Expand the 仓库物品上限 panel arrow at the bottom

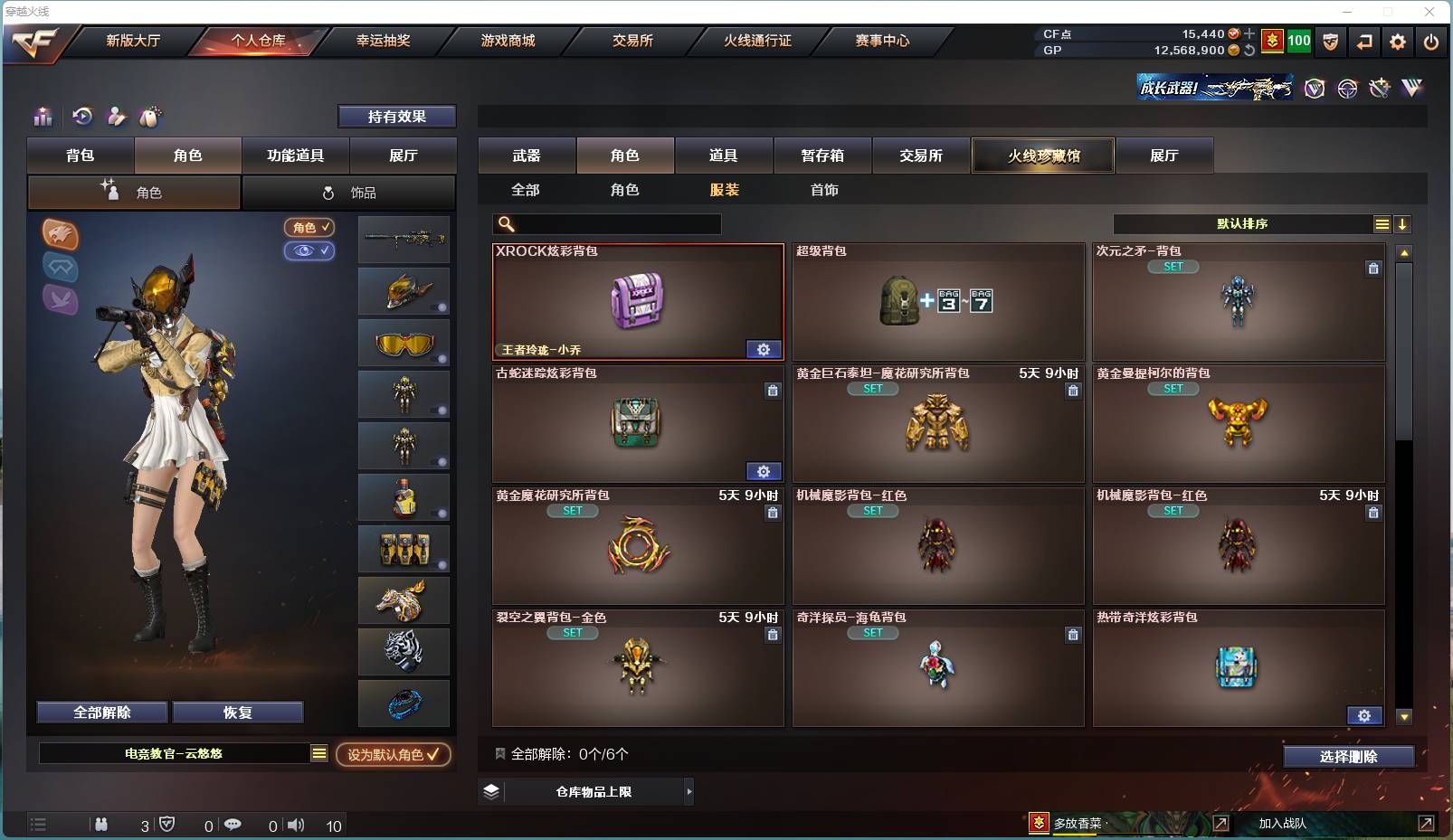[688, 791]
